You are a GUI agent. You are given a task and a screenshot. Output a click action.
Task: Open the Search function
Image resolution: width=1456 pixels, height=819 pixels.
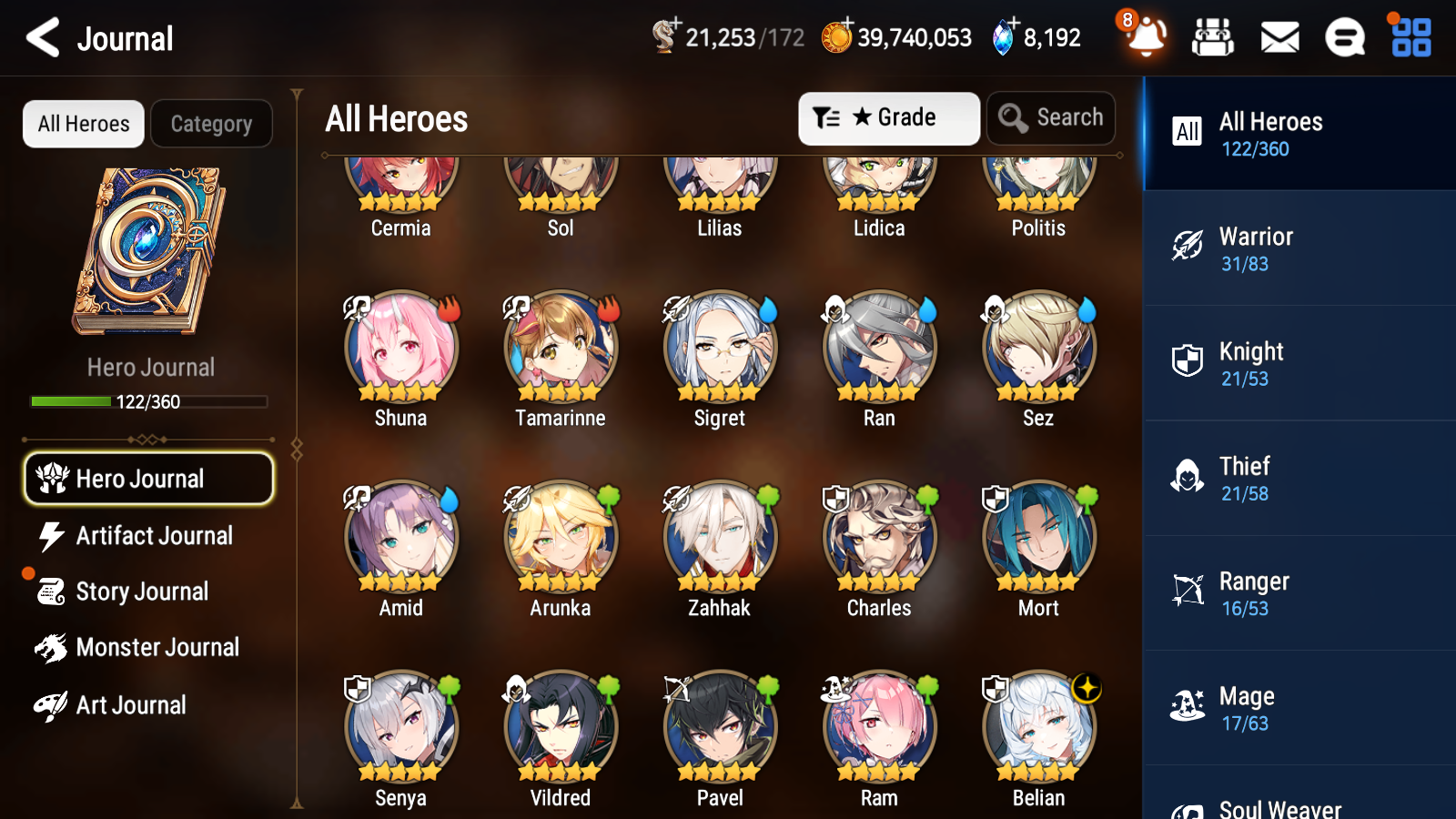(1050, 117)
